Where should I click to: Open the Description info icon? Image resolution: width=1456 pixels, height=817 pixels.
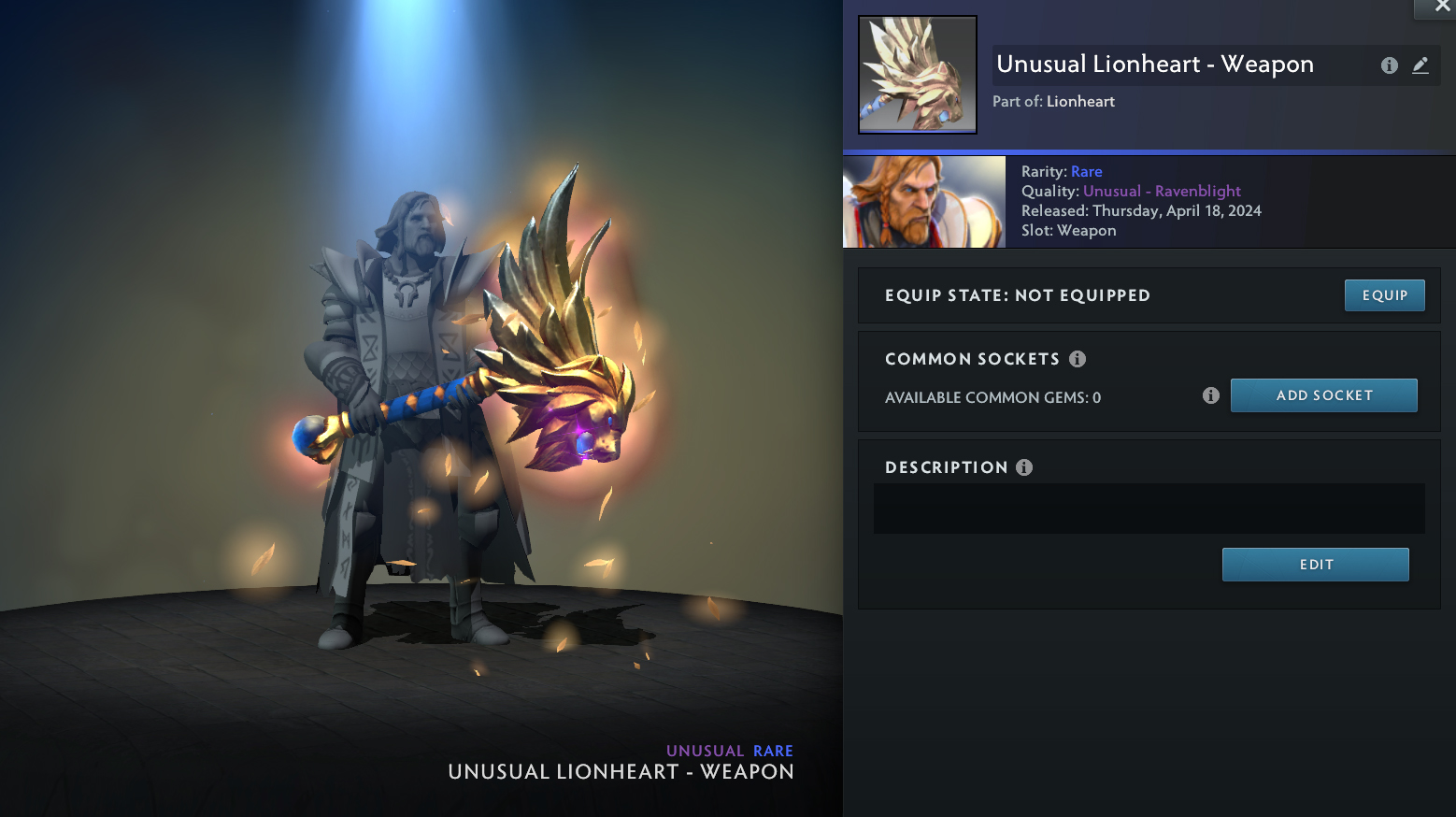(x=1024, y=467)
